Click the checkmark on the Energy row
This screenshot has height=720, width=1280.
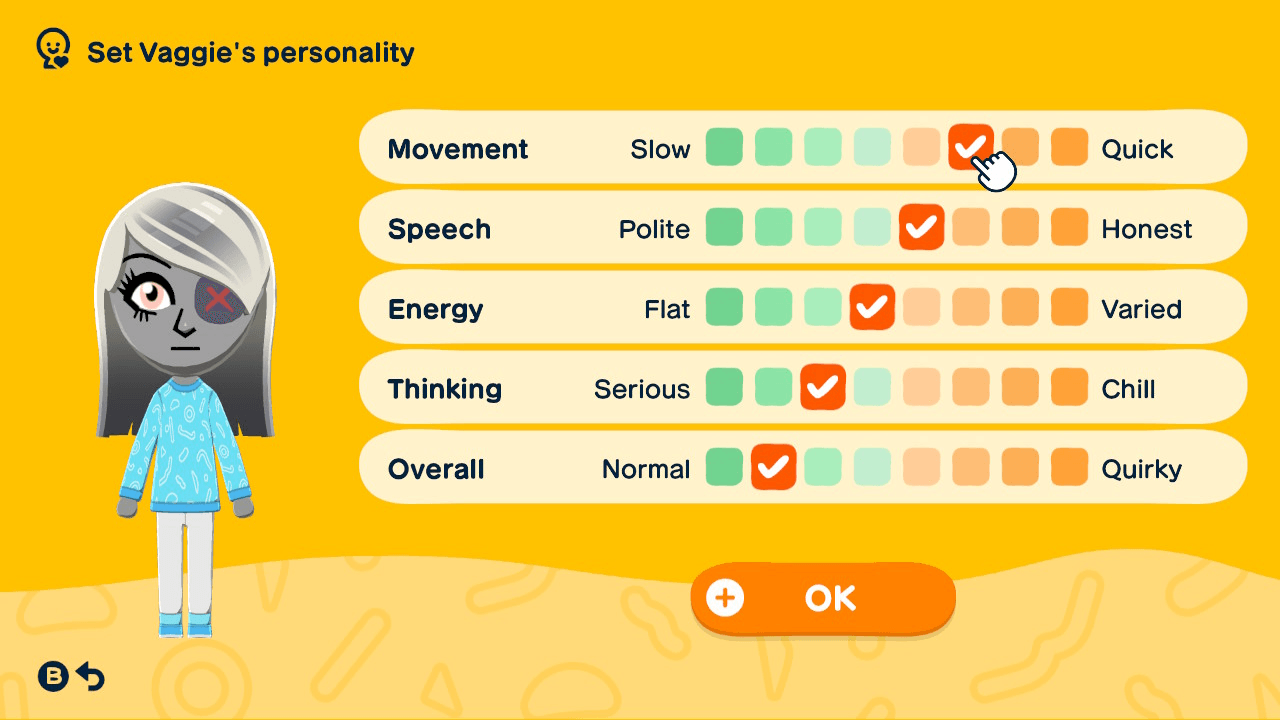click(x=872, y=307)
